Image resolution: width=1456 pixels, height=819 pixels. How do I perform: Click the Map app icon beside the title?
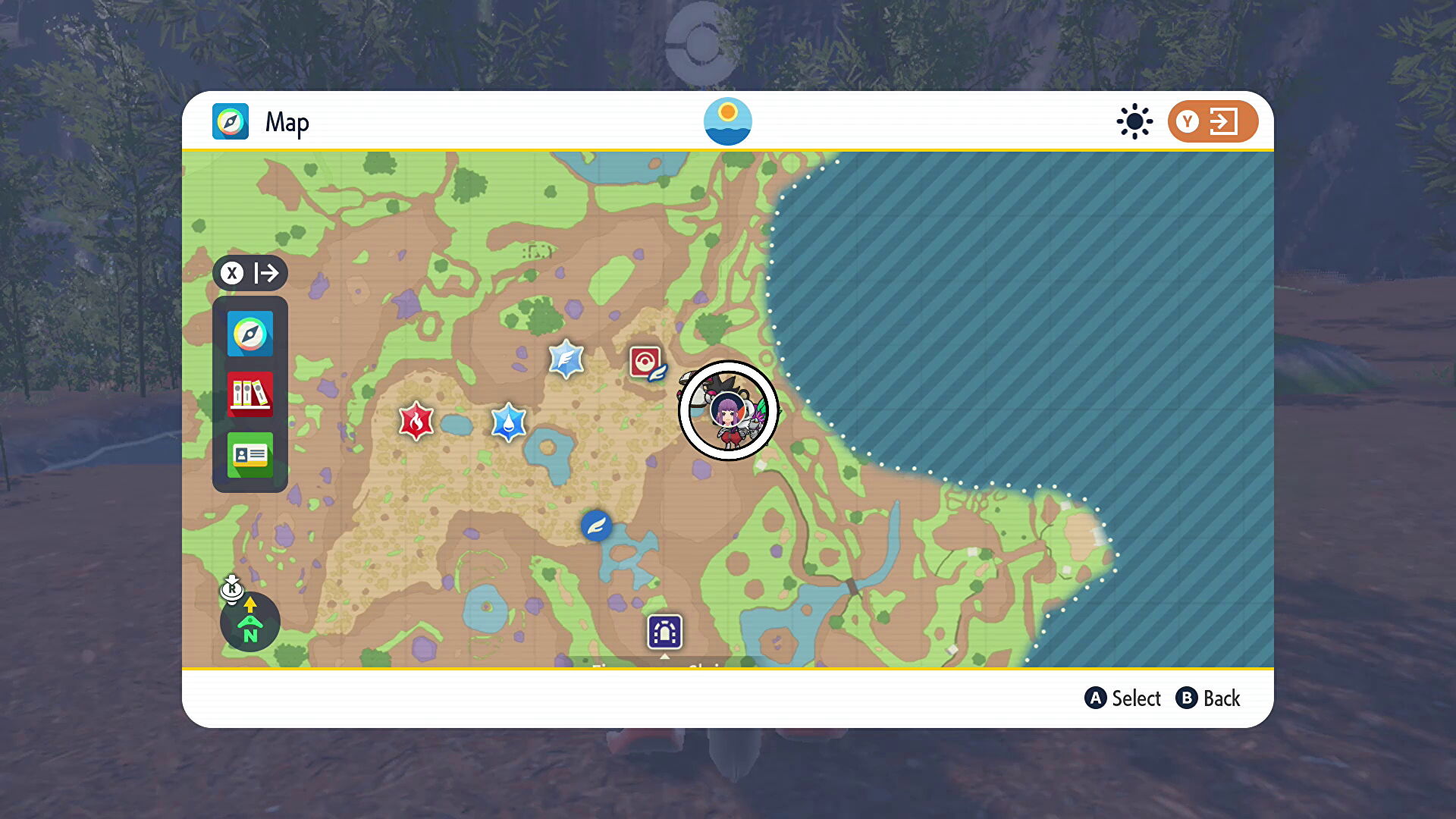230,121
